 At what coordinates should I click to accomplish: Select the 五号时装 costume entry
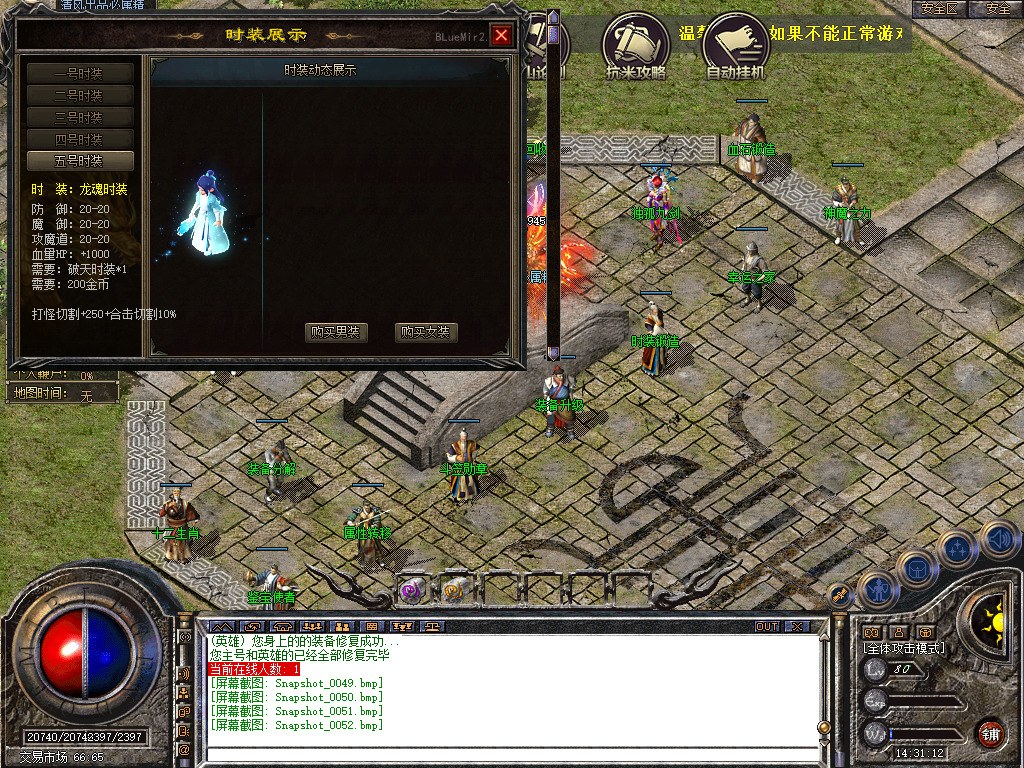click(x=79, y=161)
